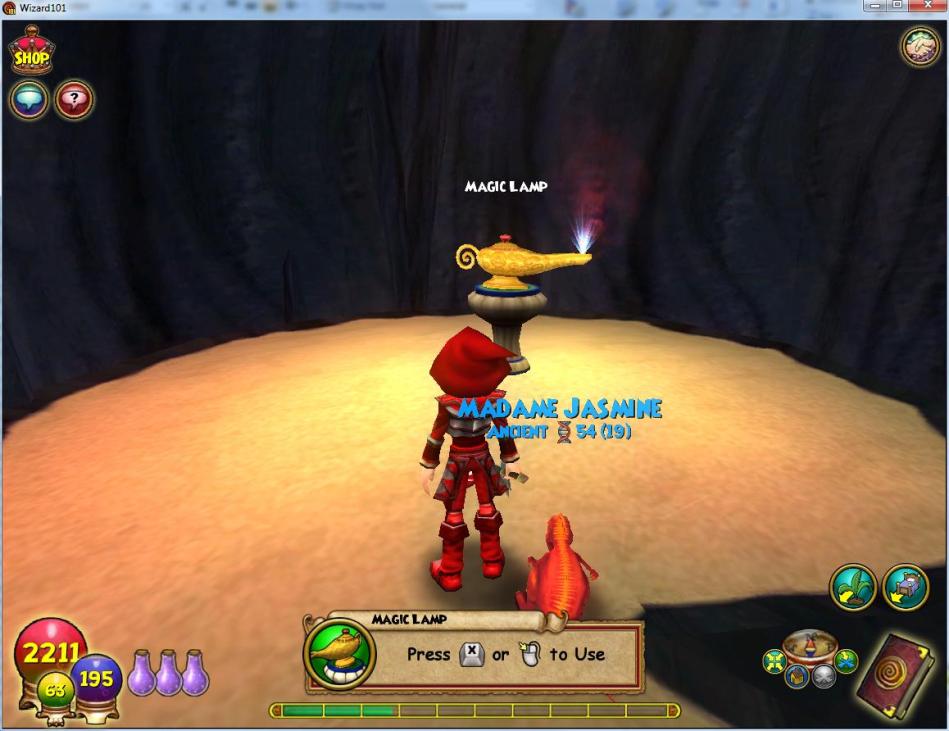Screen dimensions: 949x731
Task: Use the Magic Lamp prompt icon
Action: coord(339,655)
